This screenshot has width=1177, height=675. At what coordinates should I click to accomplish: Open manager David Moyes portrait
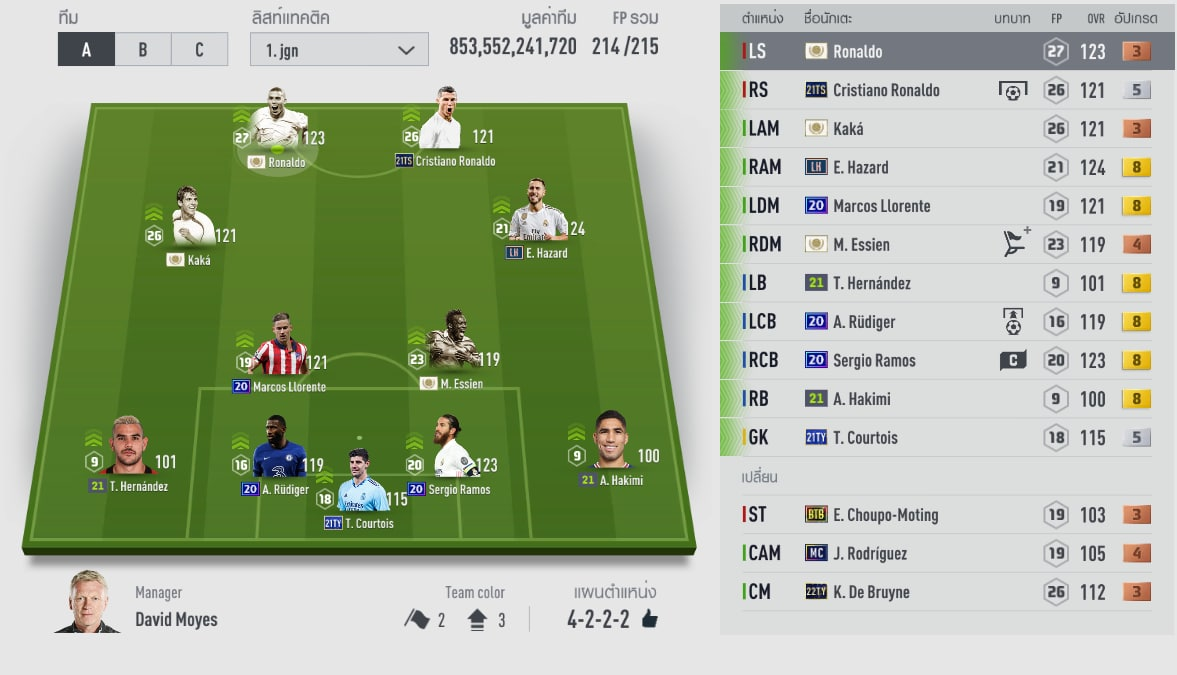pyautogui.click(x=88, y=604)
